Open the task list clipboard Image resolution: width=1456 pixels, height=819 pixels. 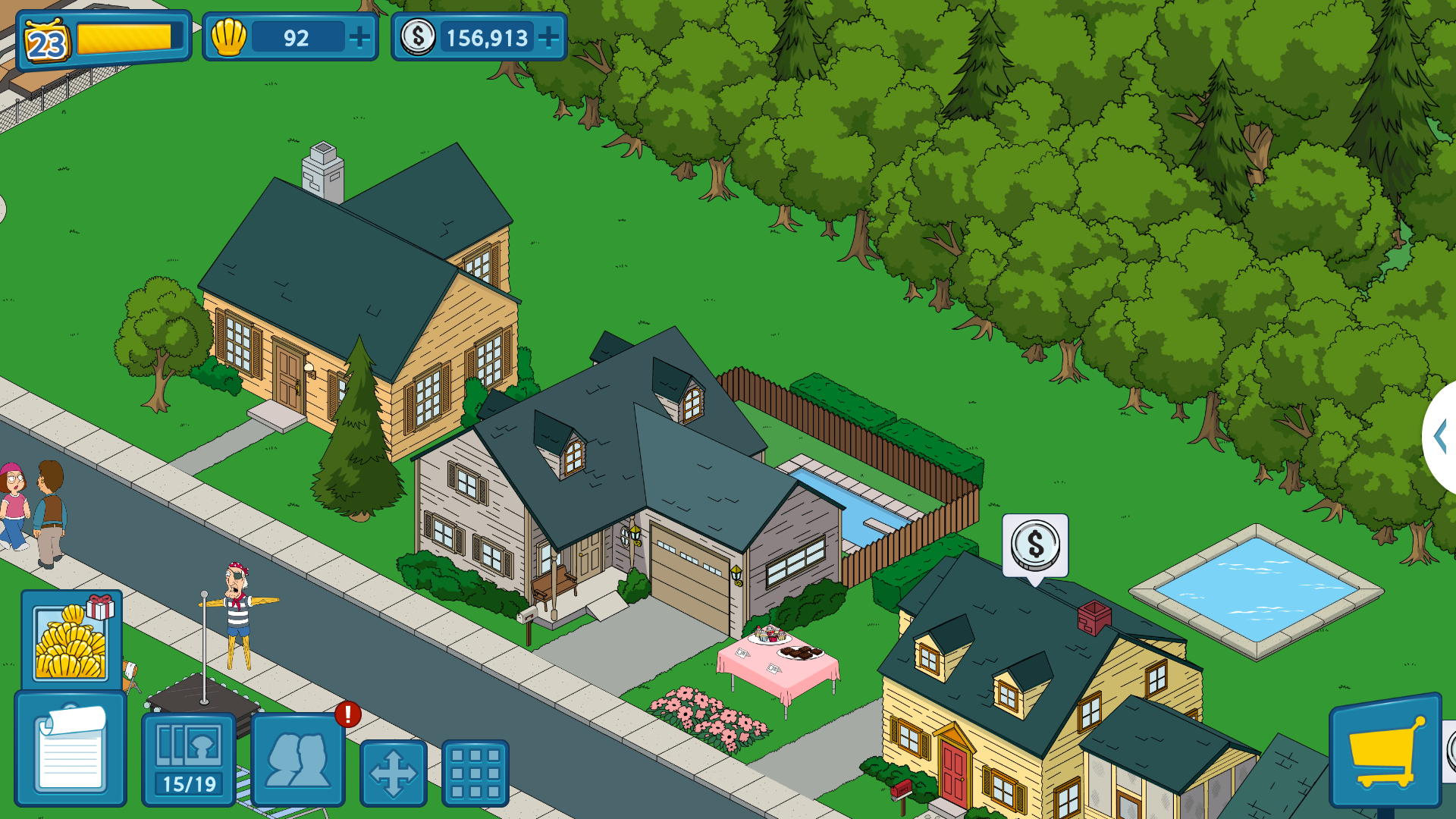click(x=71, y=749)
